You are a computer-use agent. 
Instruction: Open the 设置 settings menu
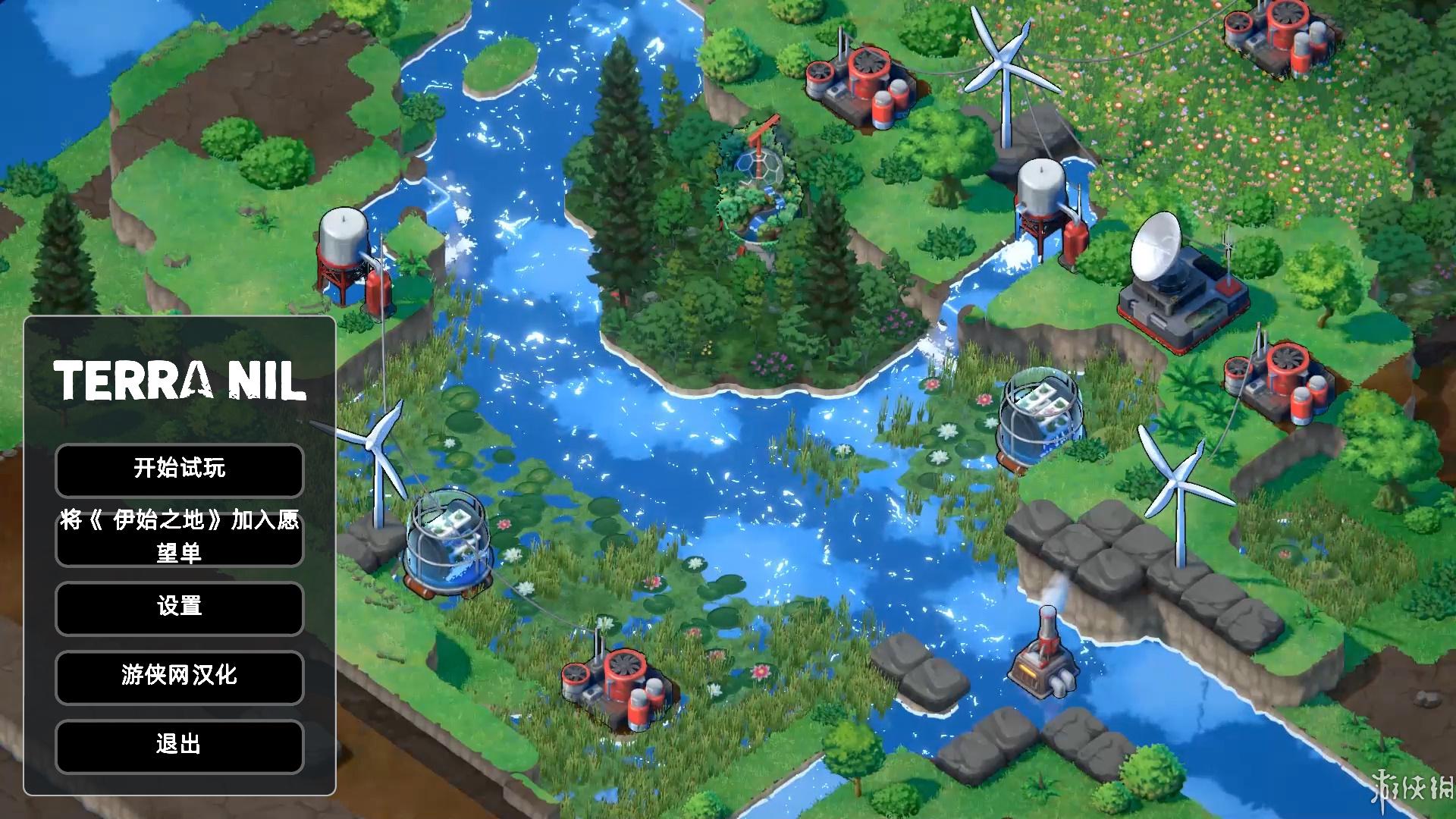180,607
